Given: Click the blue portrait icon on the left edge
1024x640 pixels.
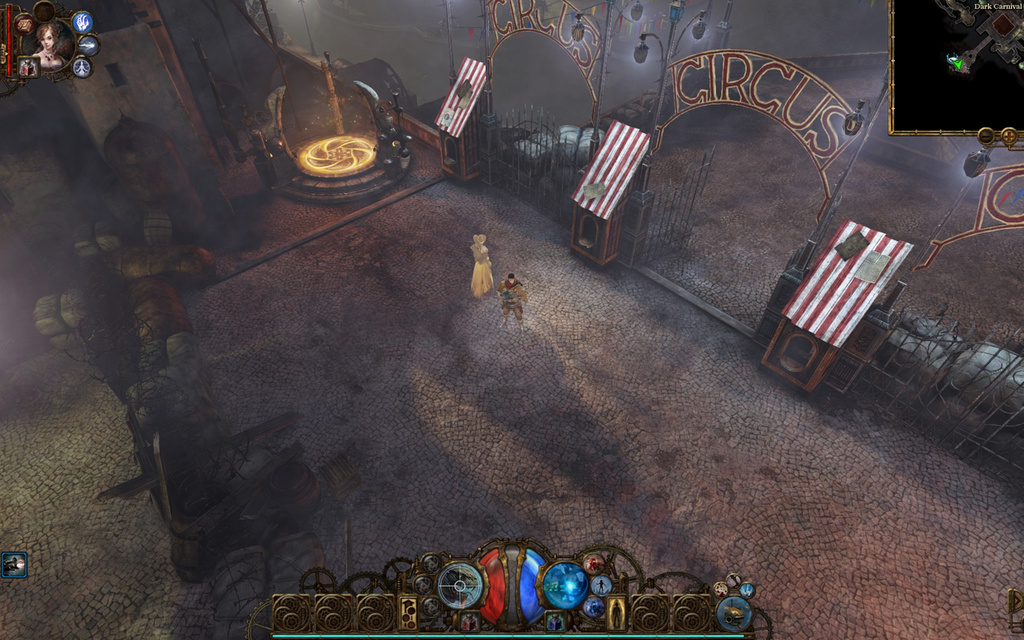Looking at the screenshot, I should click(x=14, y=565).
